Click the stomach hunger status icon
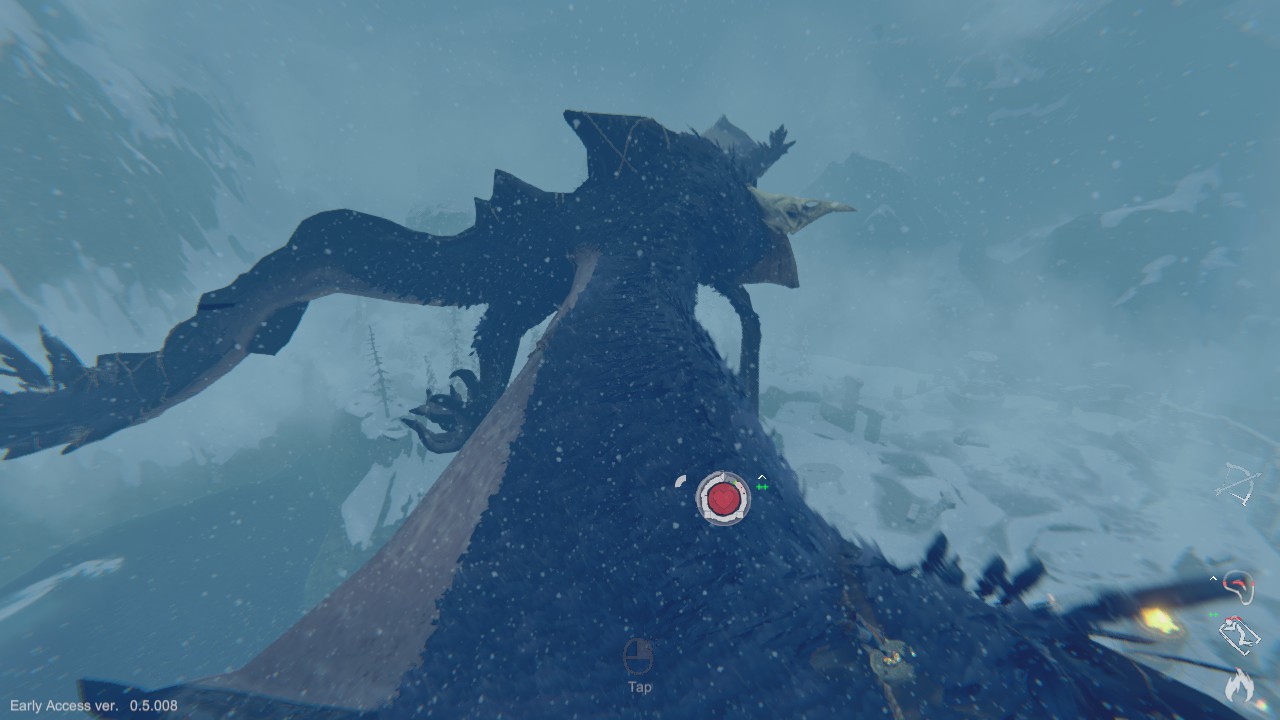The height and width of the screenshot is (720, 1280). tap(1239, 586)
